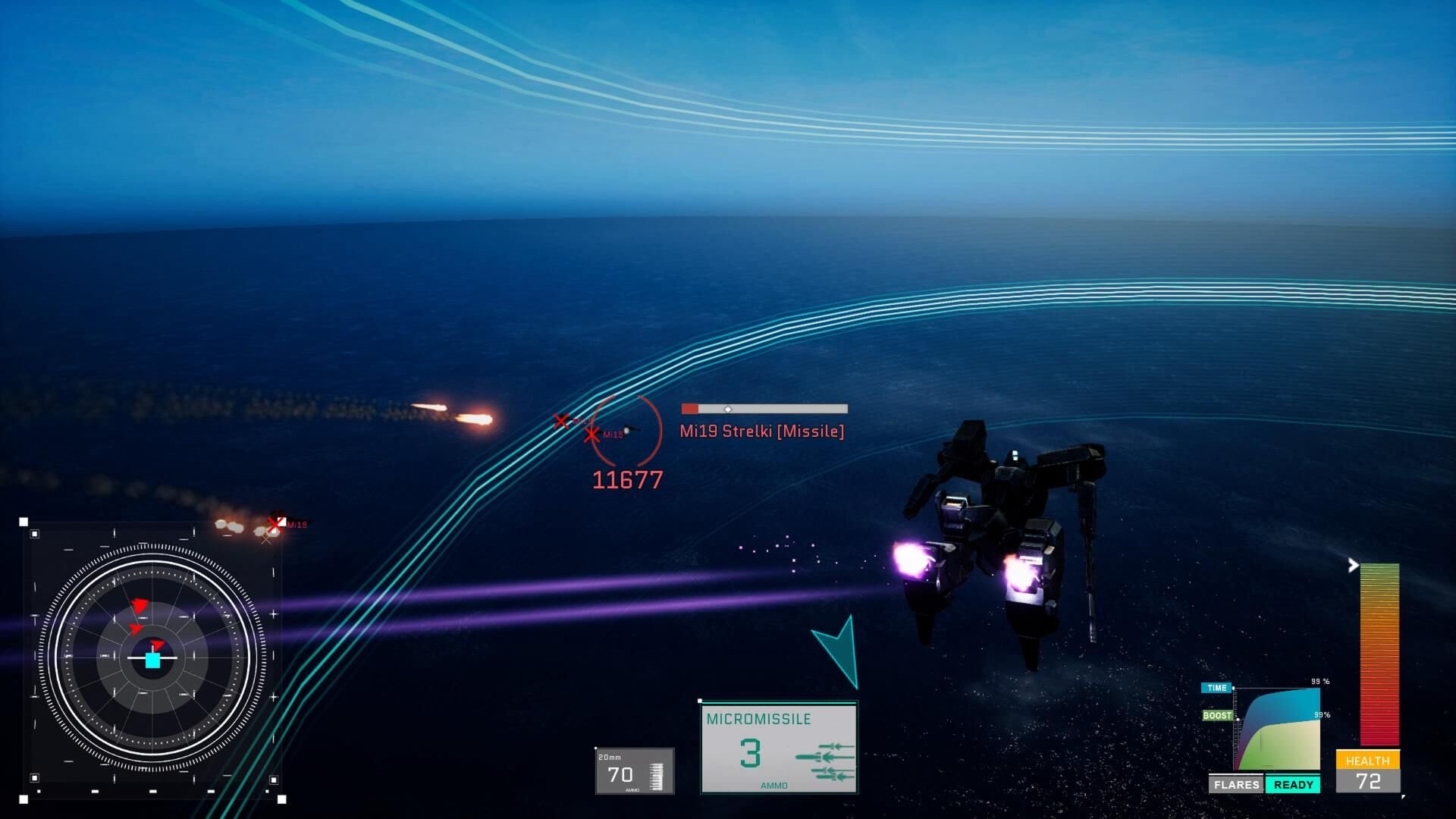Toggle the BOOST graph label
Image resolution: width=1456 pixels, height=819 pixels.
[1217, 714]
